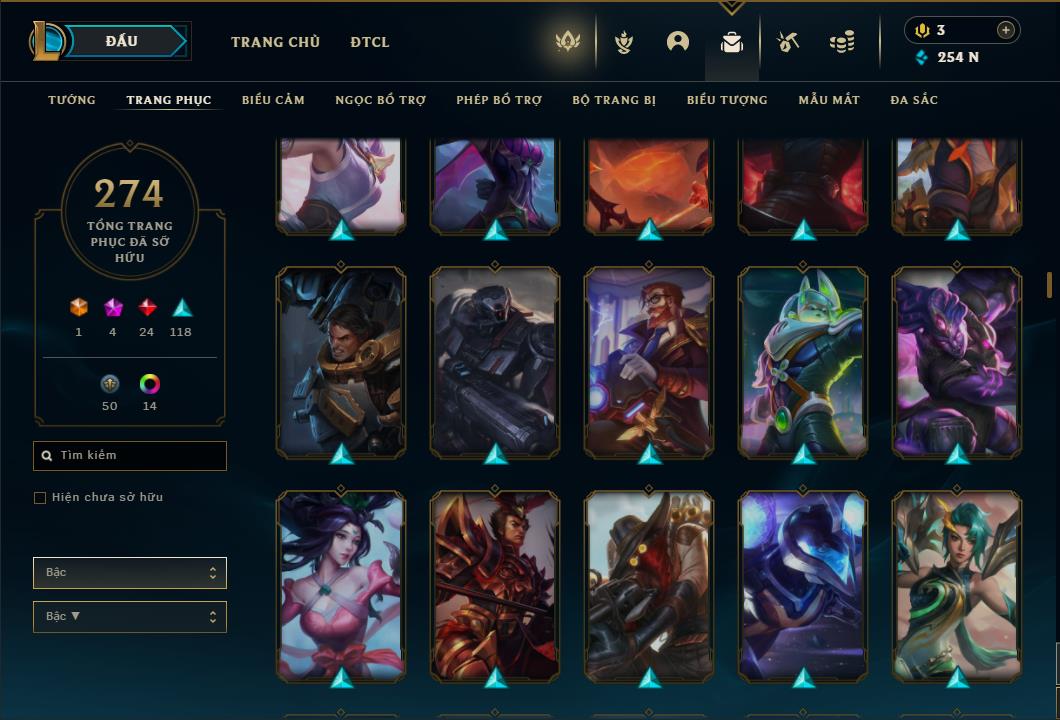Open the coin stack store icon
This screenshot has height=720, width=1060.
click(842, 42)
